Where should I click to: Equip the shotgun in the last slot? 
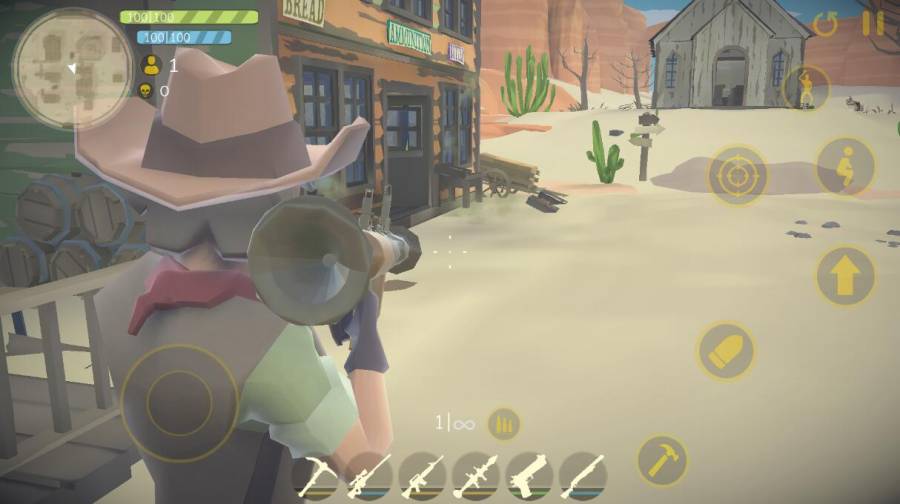[582, 476]
